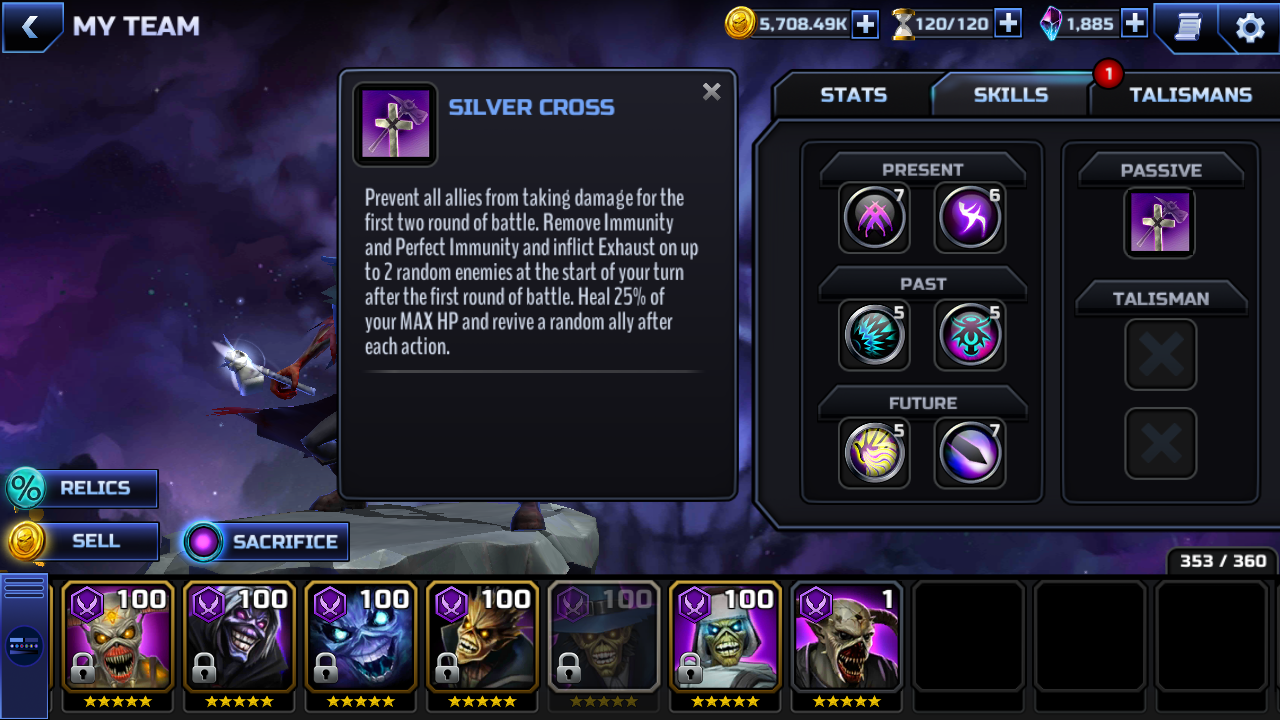
Task: Select the greyed-out hat-wearing character portrait
Action: click(604, 636)
